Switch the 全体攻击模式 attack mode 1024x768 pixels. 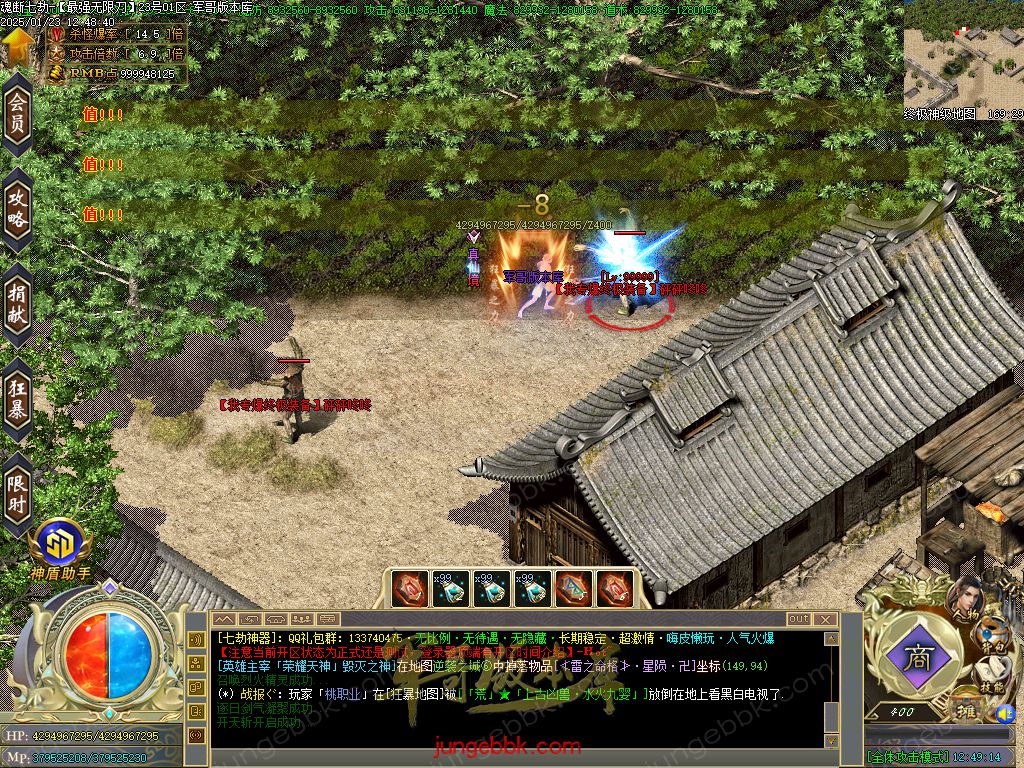(x=908, y=757)
